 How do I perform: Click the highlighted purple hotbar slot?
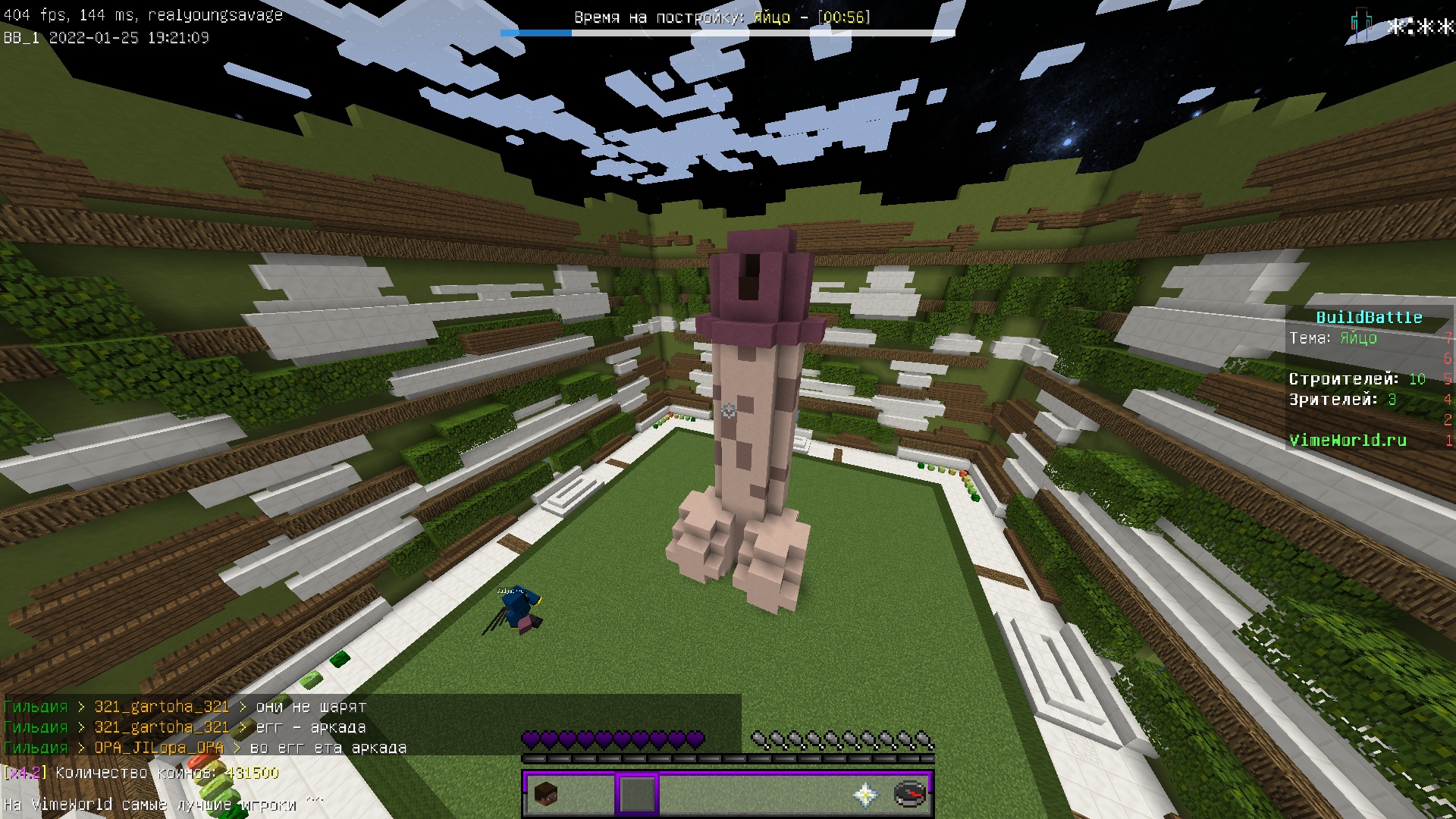(x=637, y=794)
